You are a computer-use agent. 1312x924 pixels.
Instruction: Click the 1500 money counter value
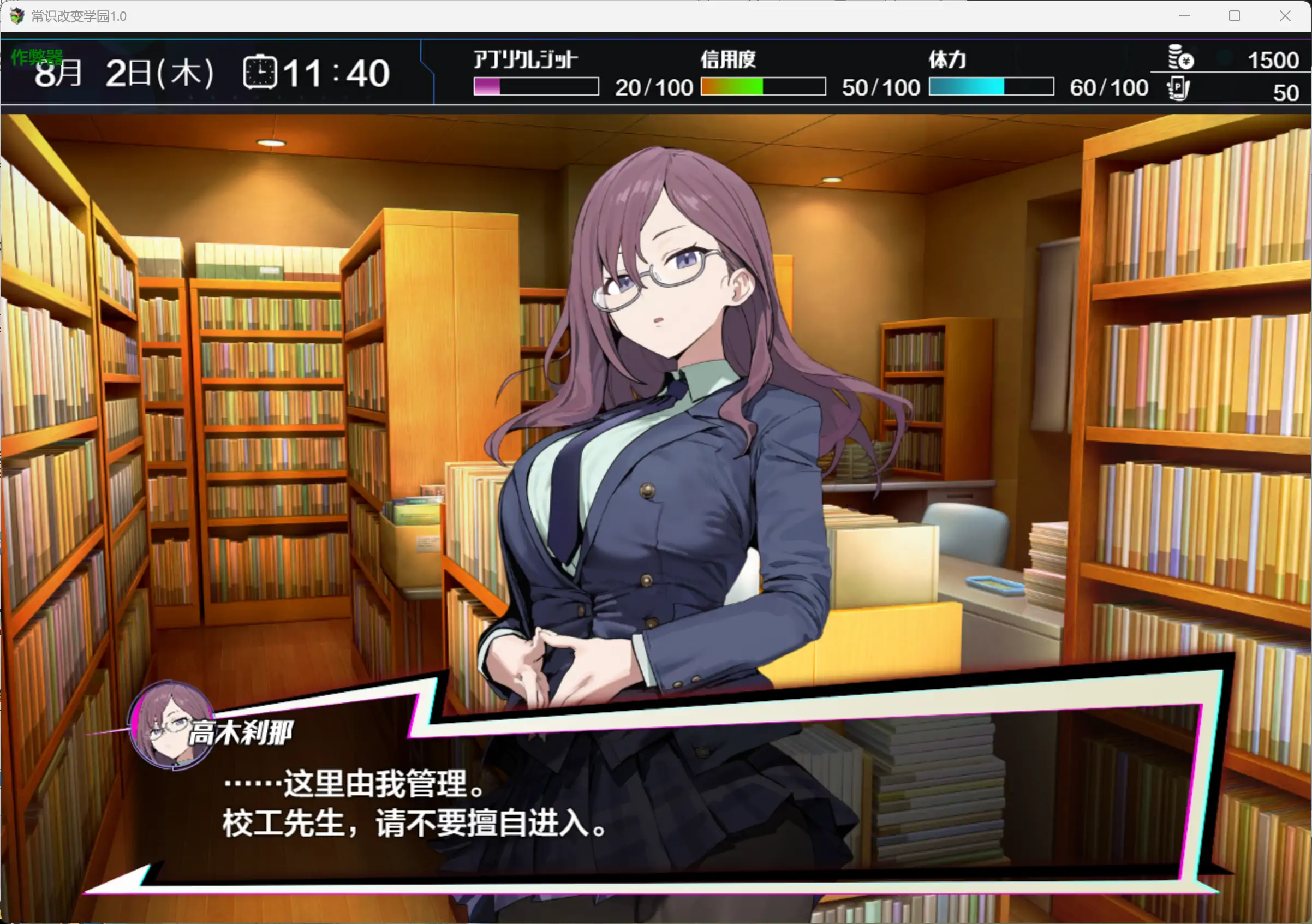pos(1271,60)
